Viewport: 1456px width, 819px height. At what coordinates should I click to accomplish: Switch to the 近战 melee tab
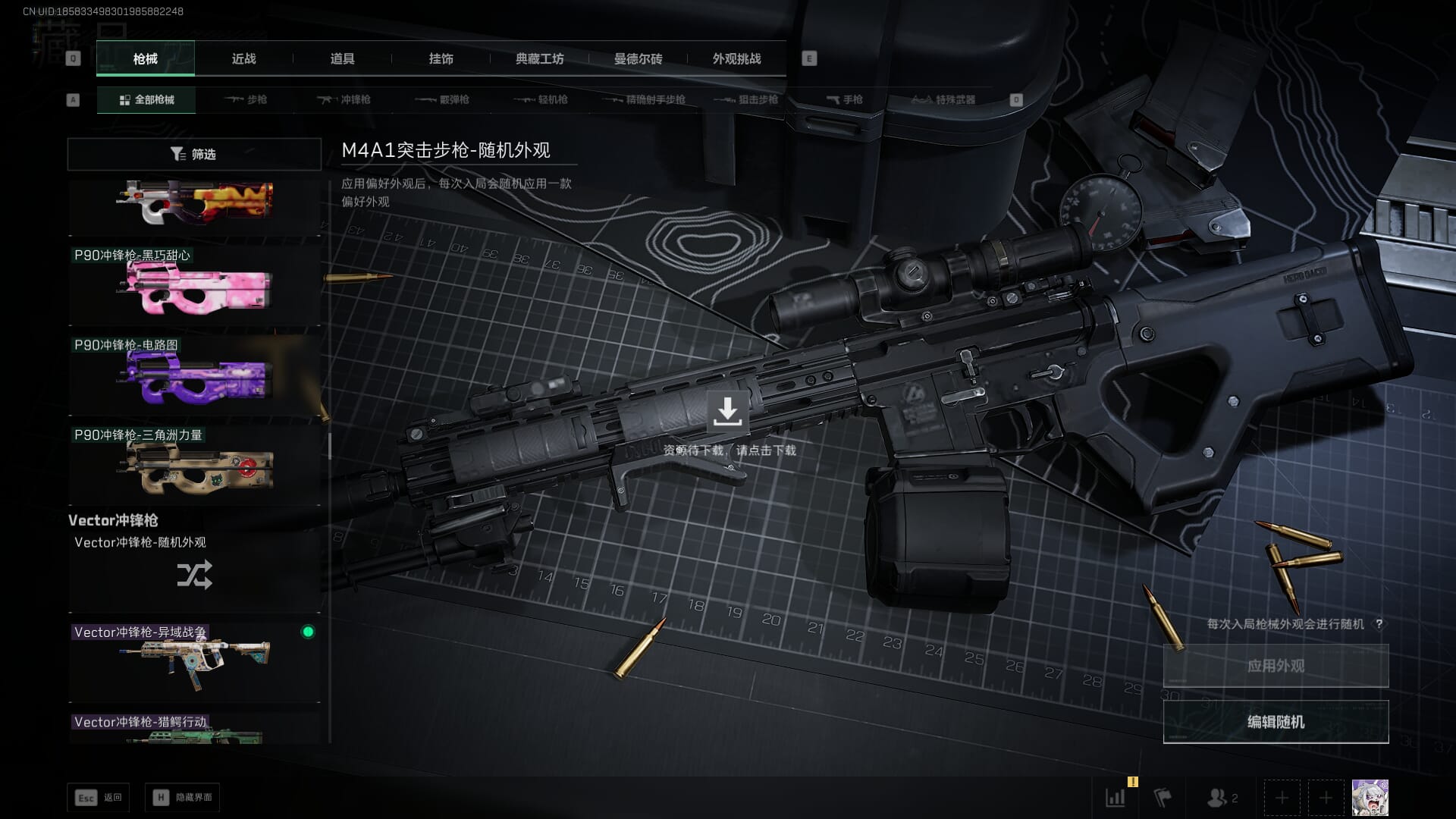[243, 59]
